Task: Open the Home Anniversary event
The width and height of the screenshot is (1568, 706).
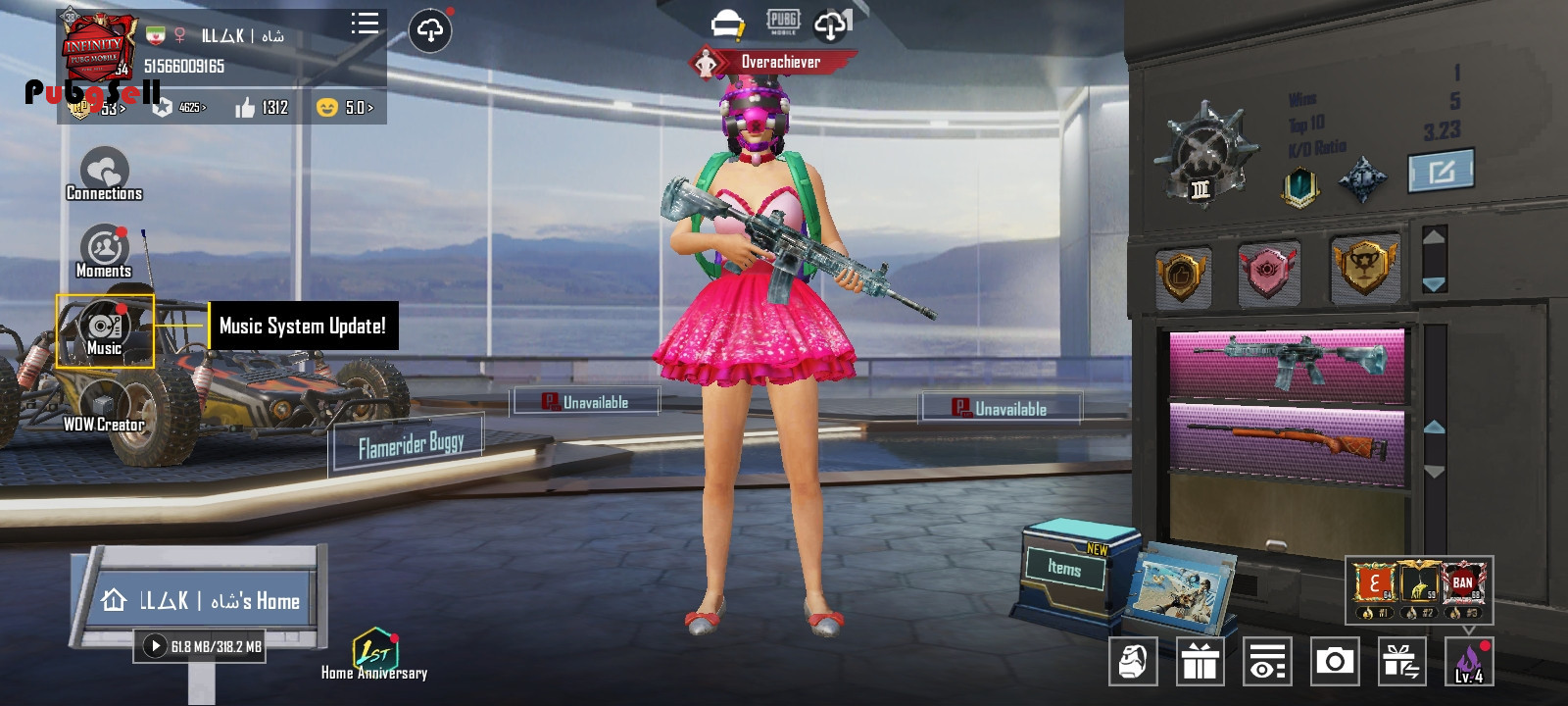Action: [x=374, y=654]
